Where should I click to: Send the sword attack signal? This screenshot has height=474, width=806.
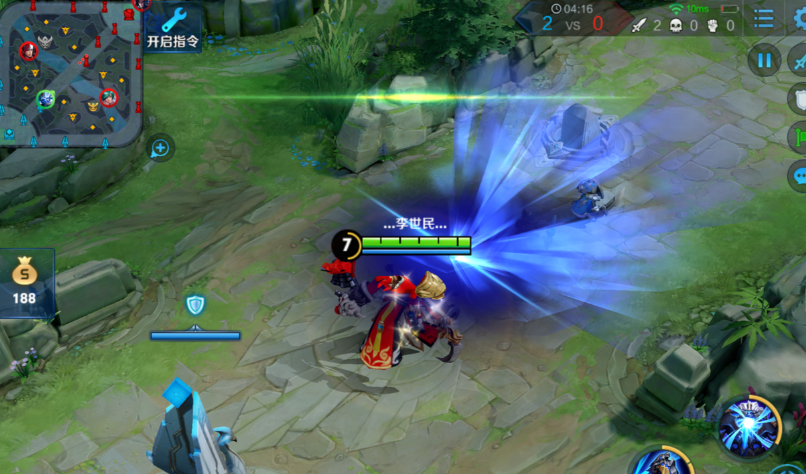pos(798,60)
